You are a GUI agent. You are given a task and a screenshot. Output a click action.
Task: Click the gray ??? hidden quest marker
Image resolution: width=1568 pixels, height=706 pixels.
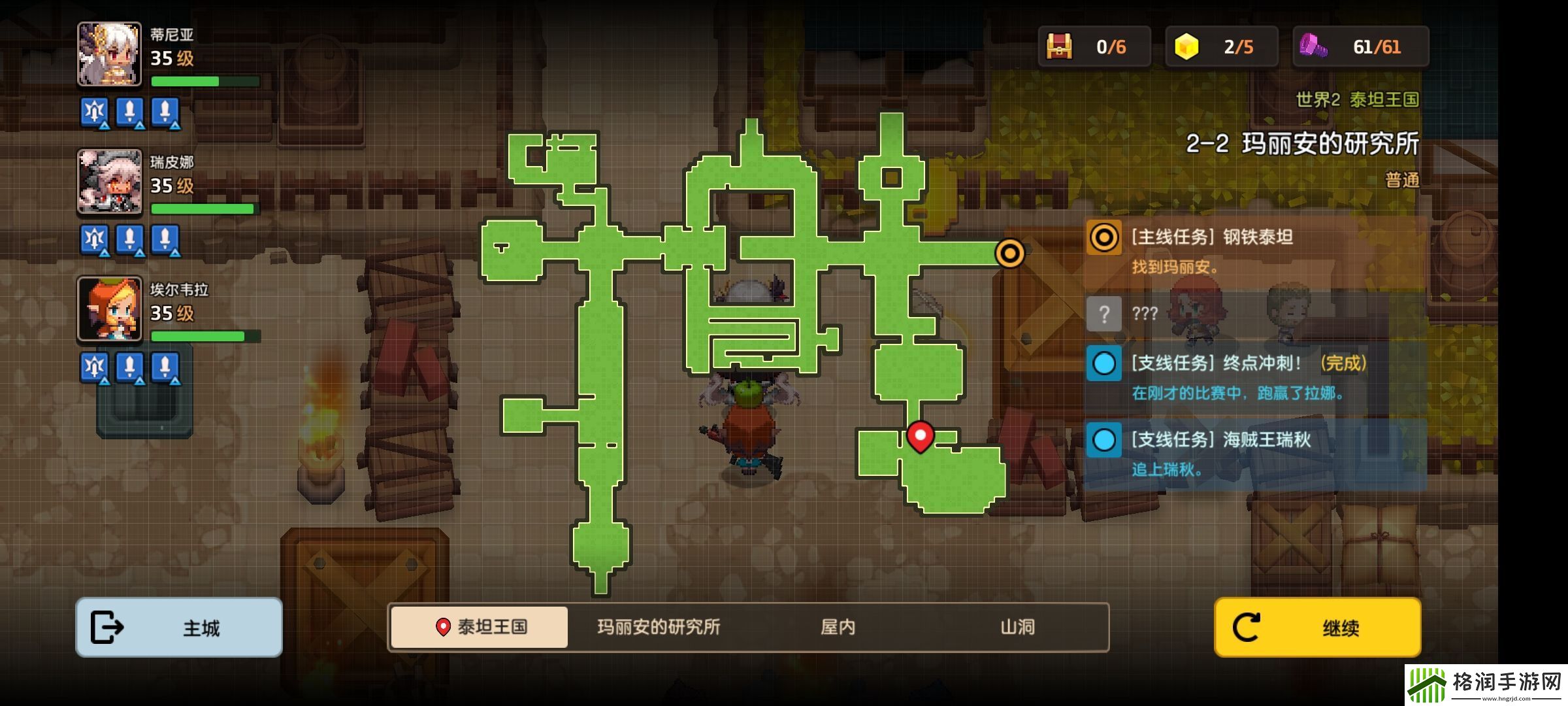coord(1104,314)
